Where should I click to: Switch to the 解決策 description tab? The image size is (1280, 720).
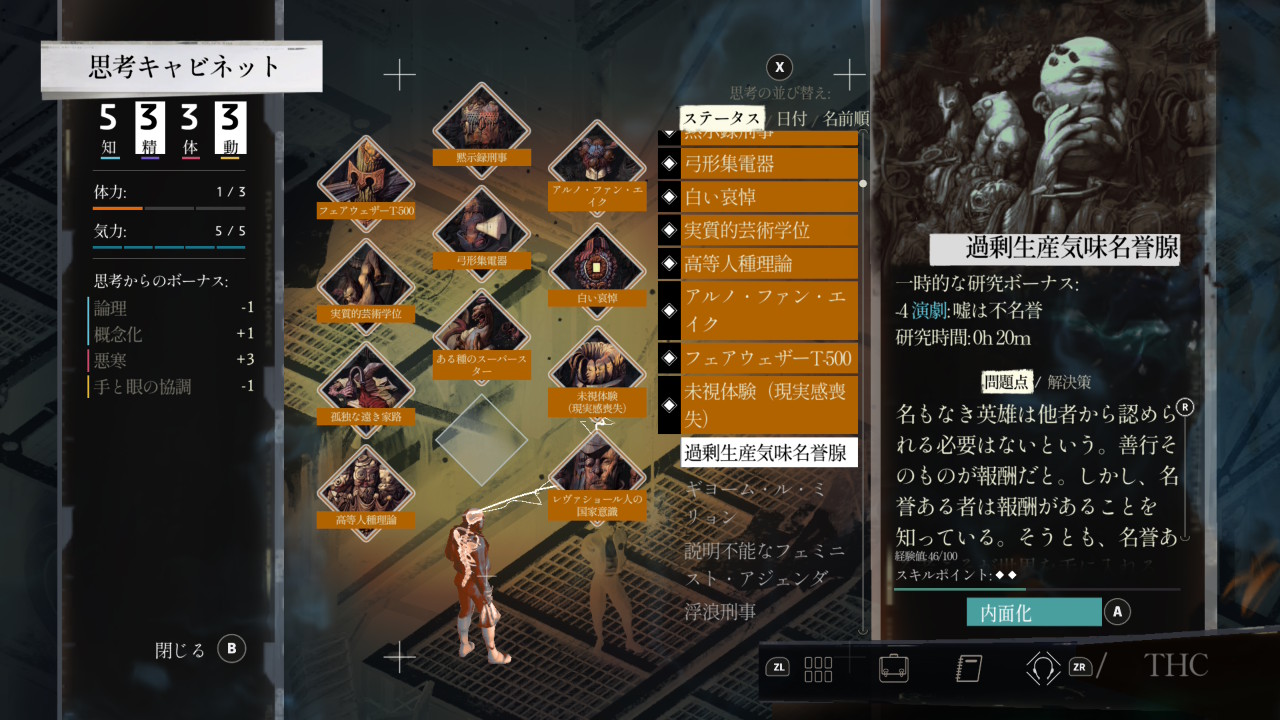(1069, 381)
